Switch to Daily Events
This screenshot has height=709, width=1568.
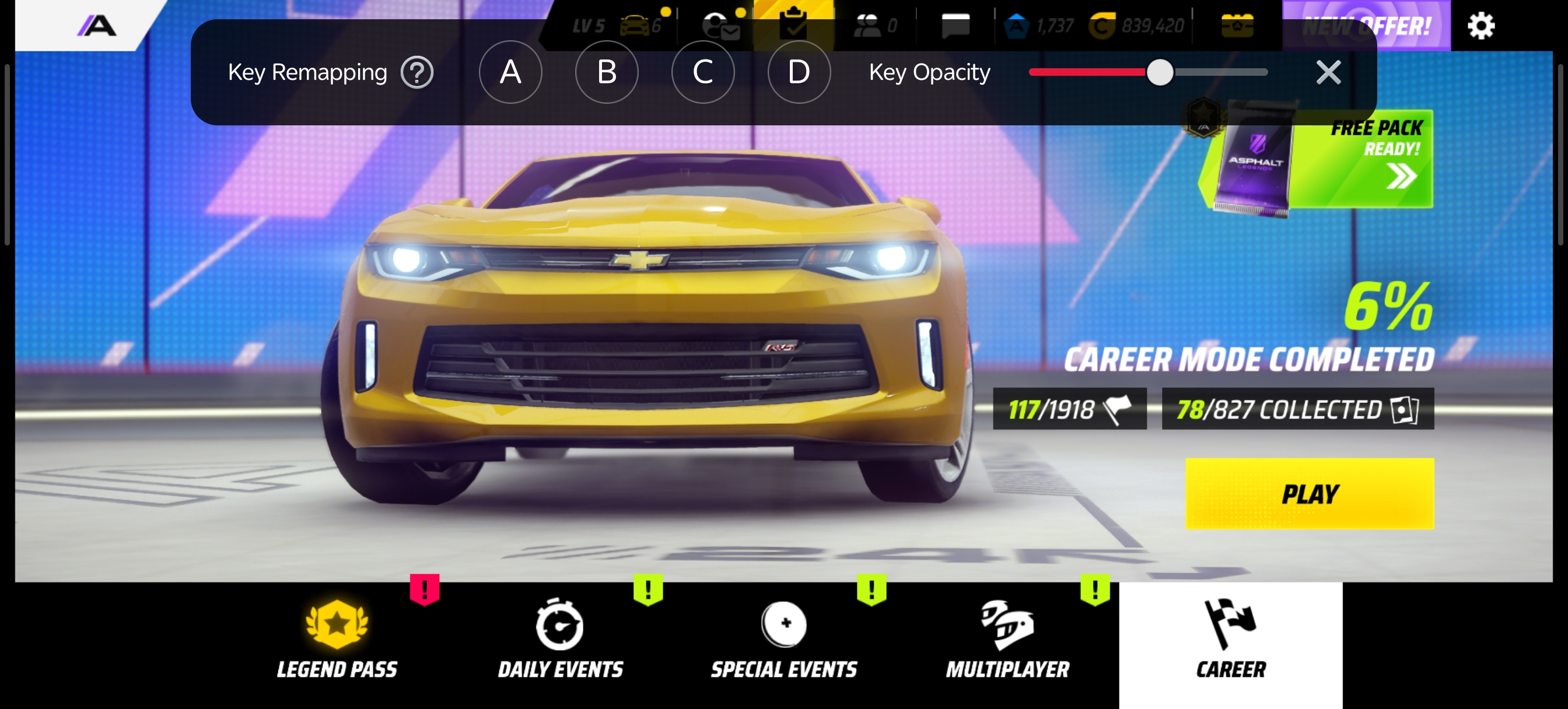pyautogui.click(x=560, y=639)
